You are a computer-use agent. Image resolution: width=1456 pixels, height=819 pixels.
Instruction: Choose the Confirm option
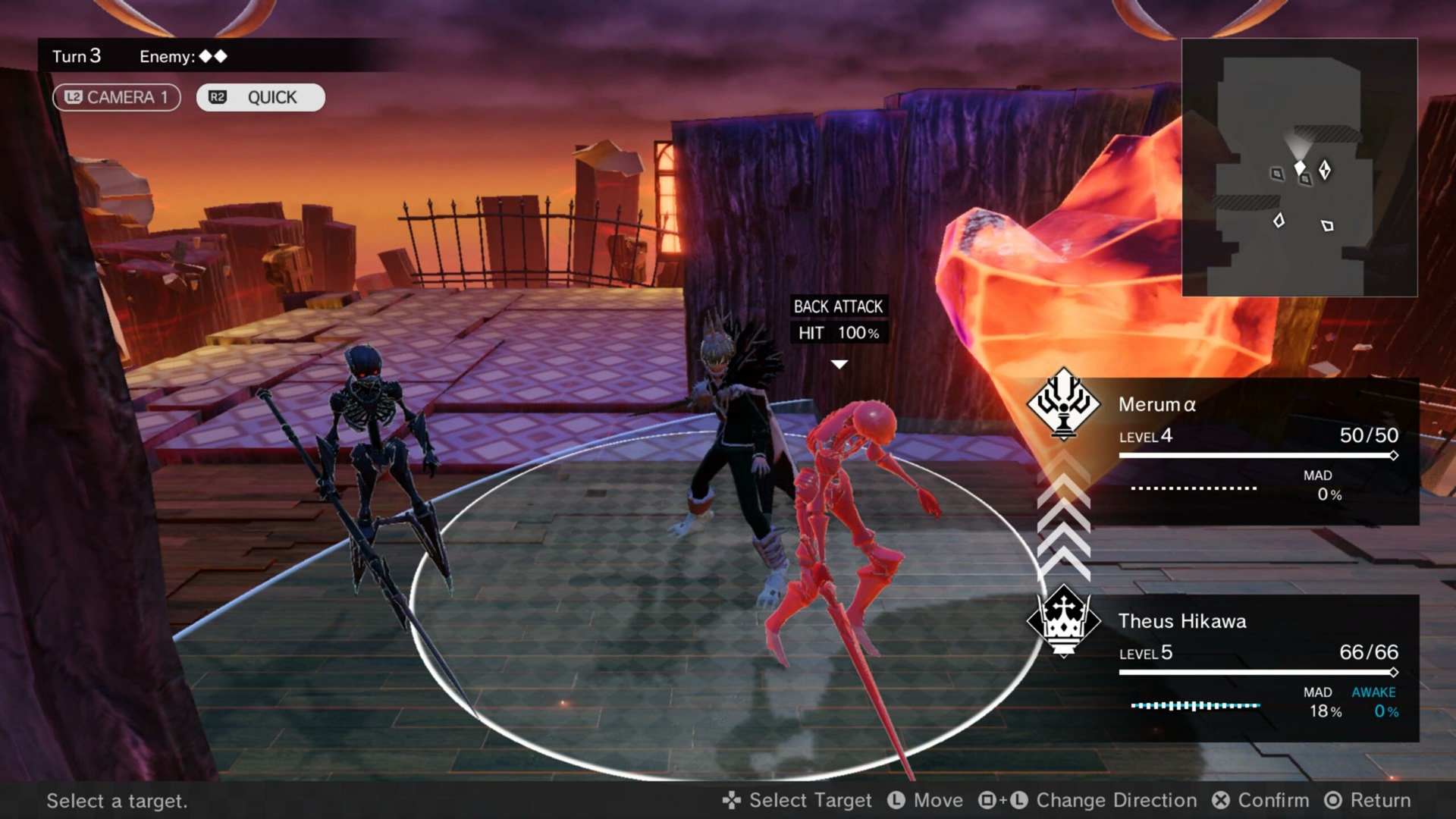1261,800
